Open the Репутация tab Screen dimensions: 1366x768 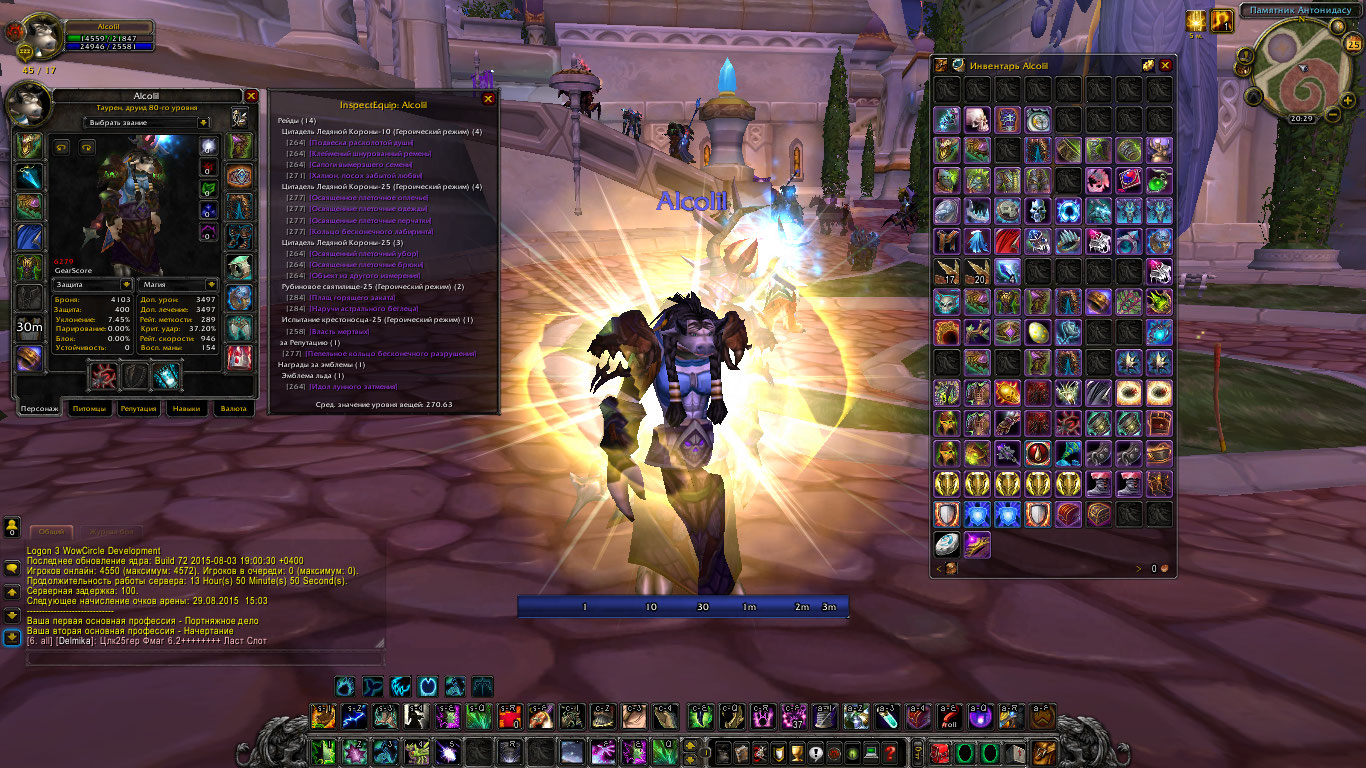pyautogui.click(x=139, y=409)
